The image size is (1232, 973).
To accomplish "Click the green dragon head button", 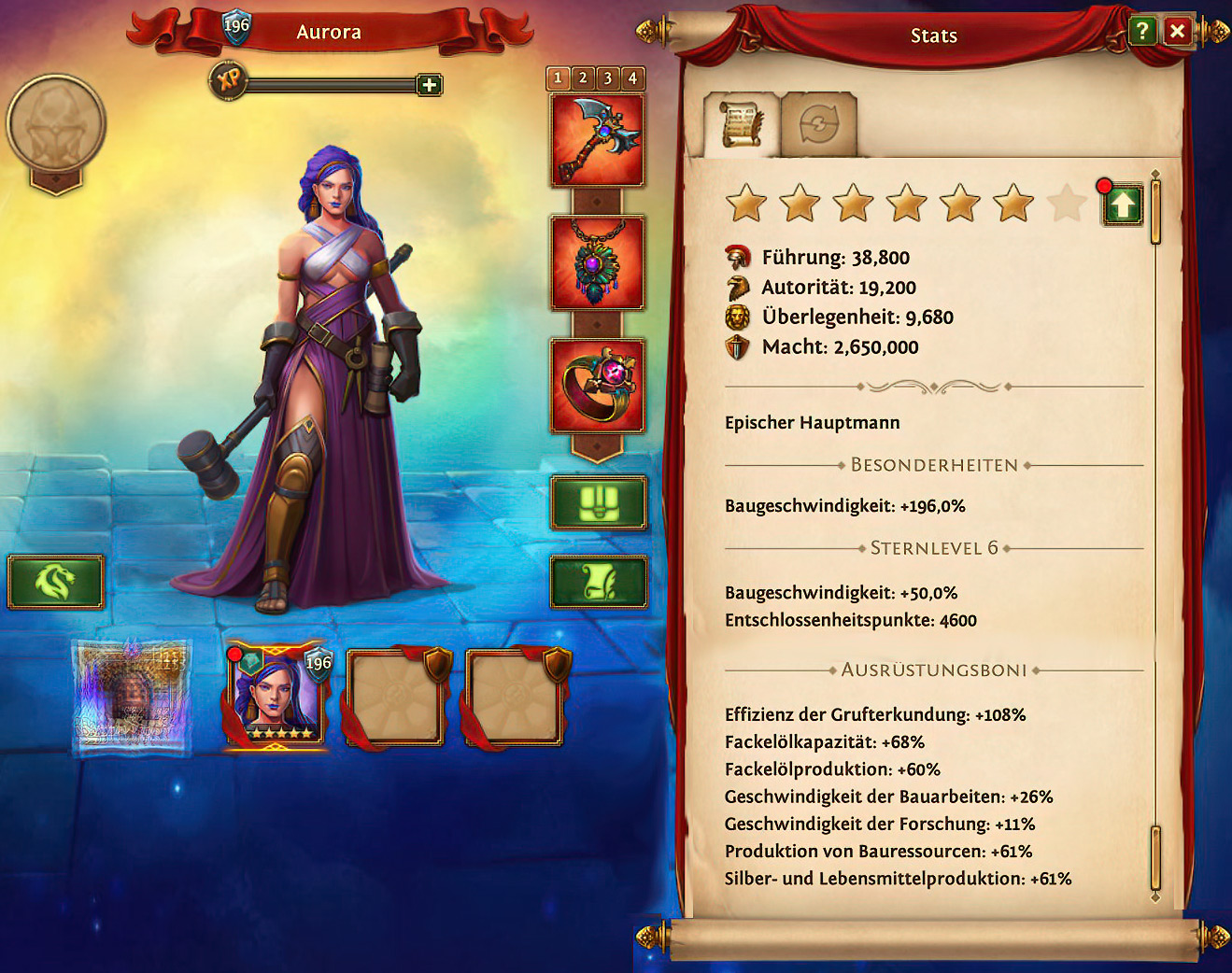I will [x=55, y=583].
